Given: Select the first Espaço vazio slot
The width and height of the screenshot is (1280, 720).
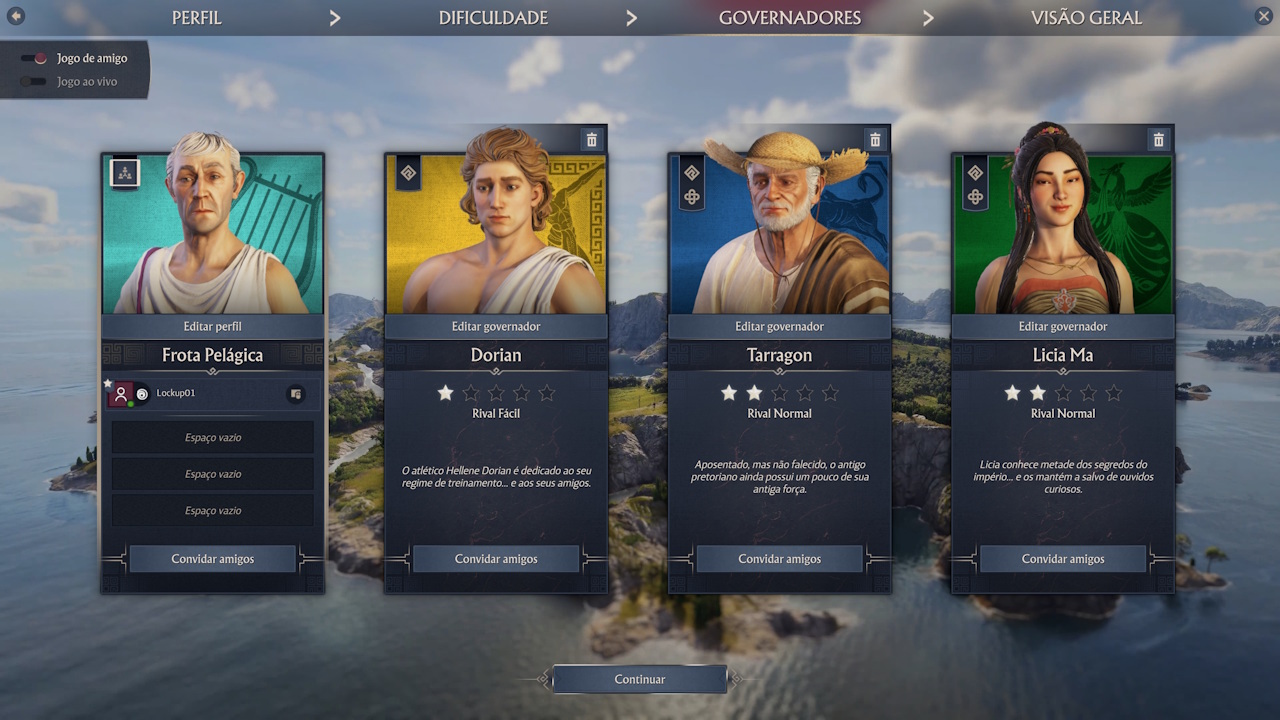Looking at the screenshot, I should 212,437.
